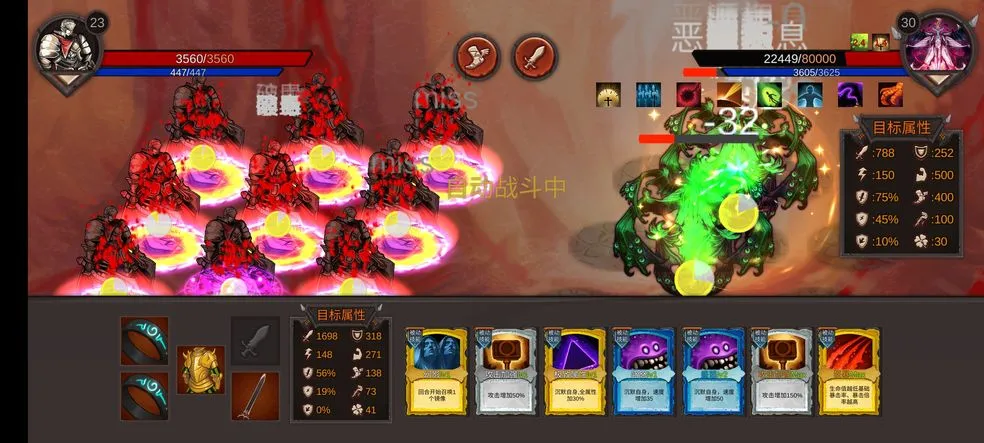
Task: Inspect the blue swords skill icon
Action: point(649,95)
